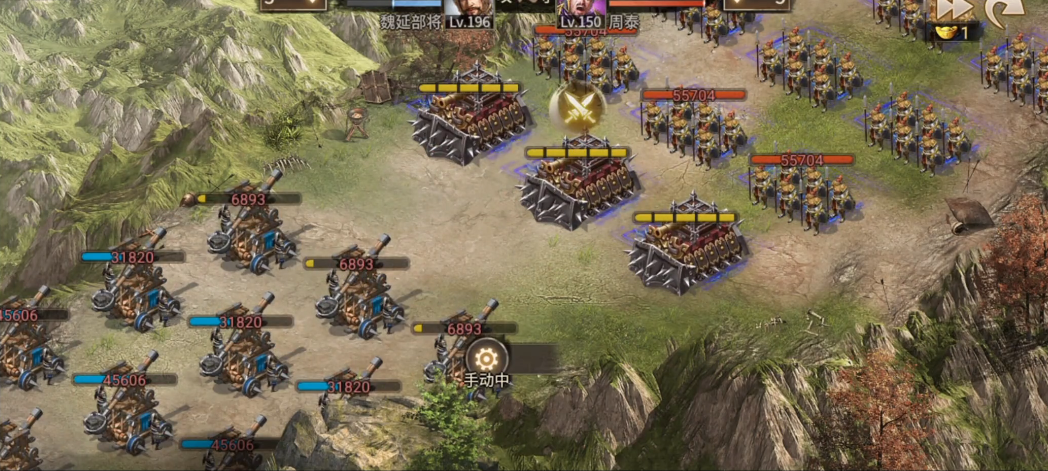Viewport: 1048px width, 471px height.
Task: Tap the crossed swords battle icon
Action: pyautogui.click(x=577, y=106)
